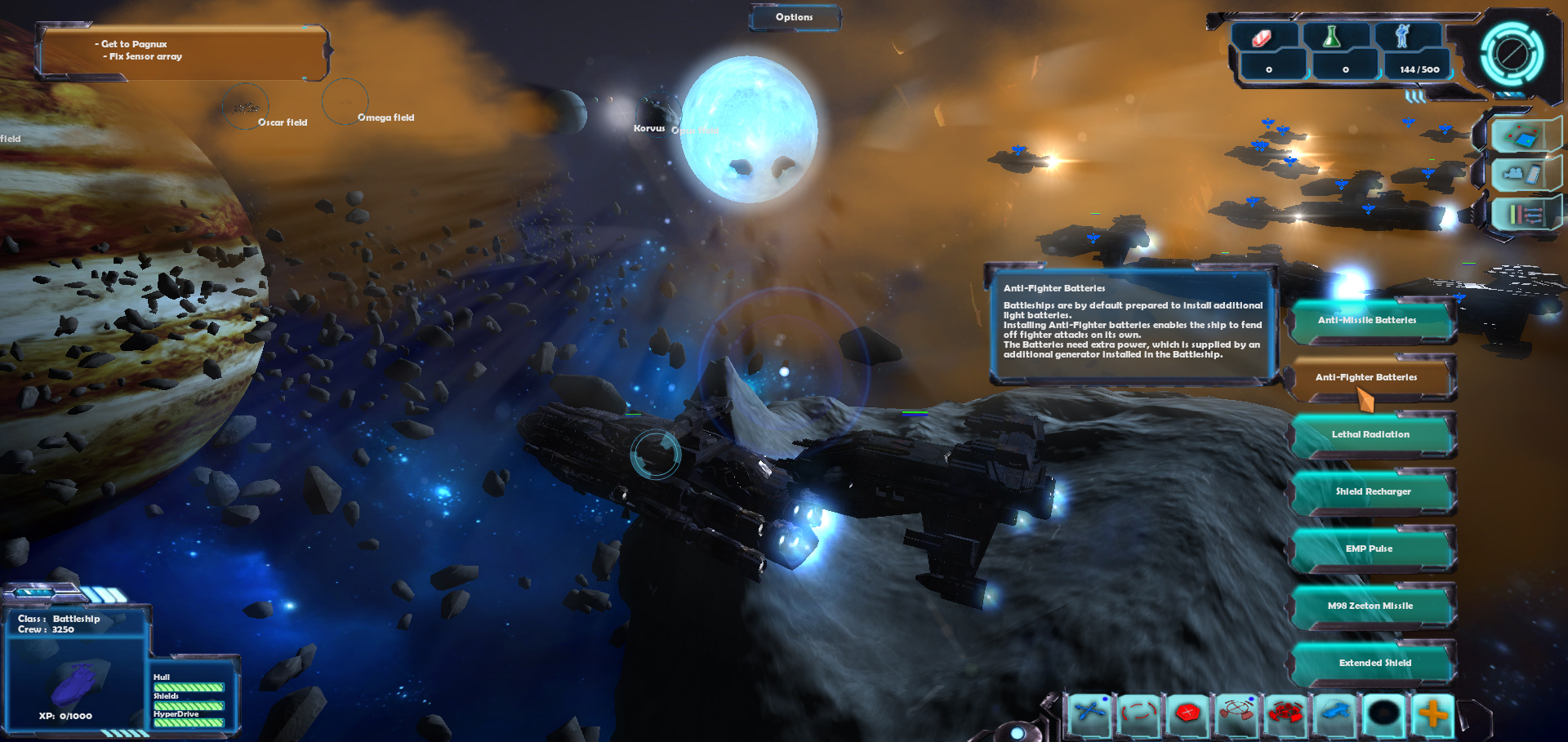The image size is (1568, 742).
Task: Select the Anti-Missile Batteries upgrade
Action: [1371, 321]
